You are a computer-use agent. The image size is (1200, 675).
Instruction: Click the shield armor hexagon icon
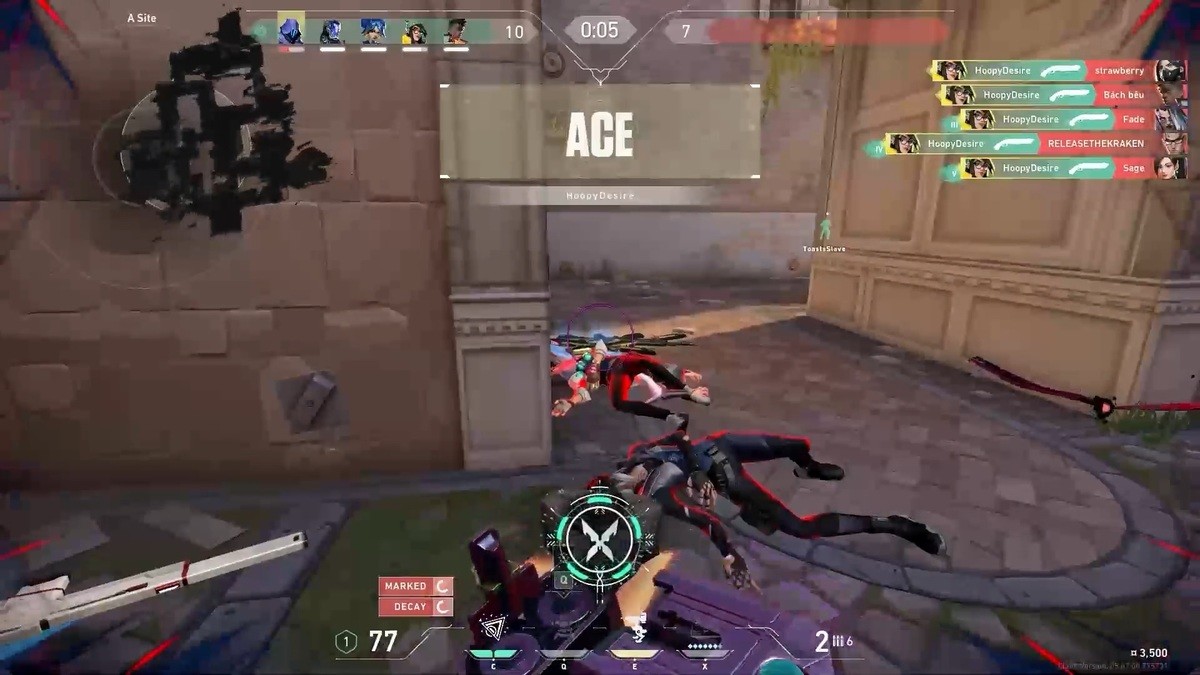click(x=346, y=642)
